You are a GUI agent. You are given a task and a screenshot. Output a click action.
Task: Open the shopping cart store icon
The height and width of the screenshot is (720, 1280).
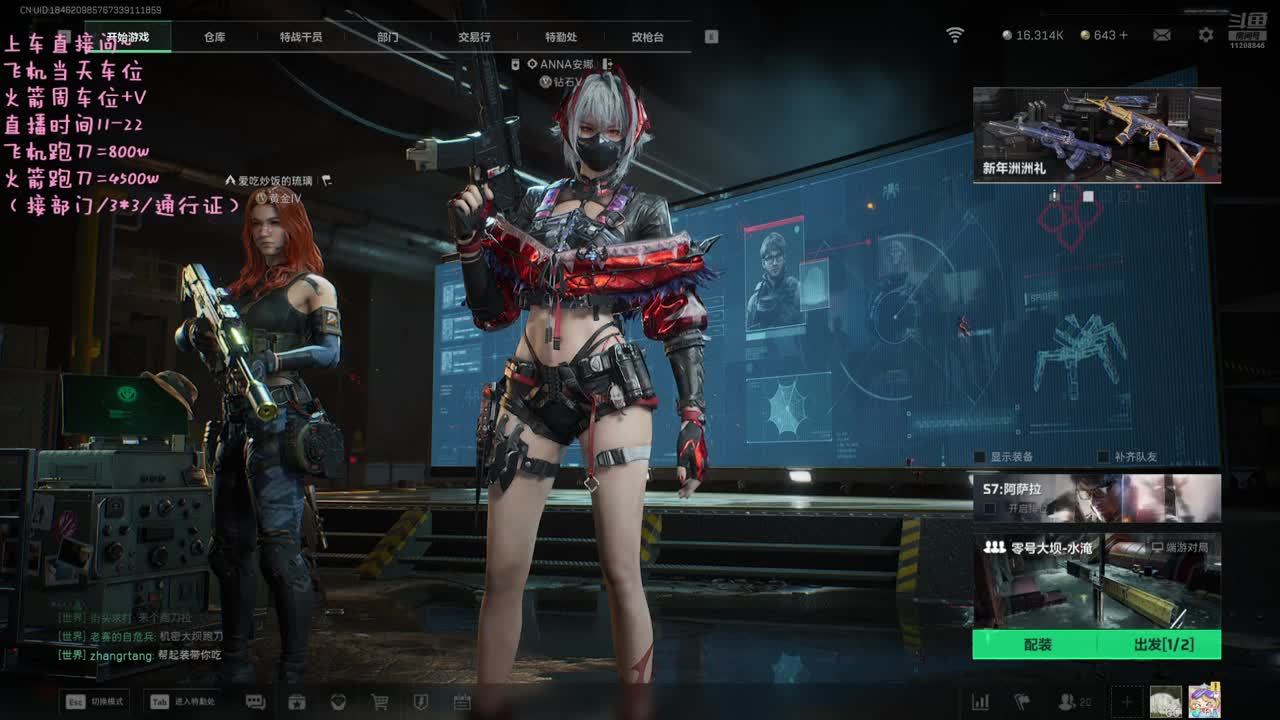380,702
